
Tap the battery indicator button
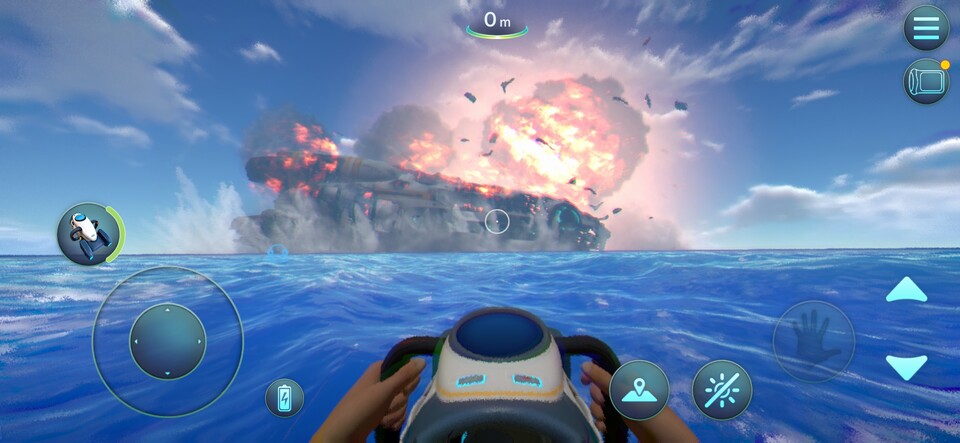pyautogui.click(x=284, y=397)
